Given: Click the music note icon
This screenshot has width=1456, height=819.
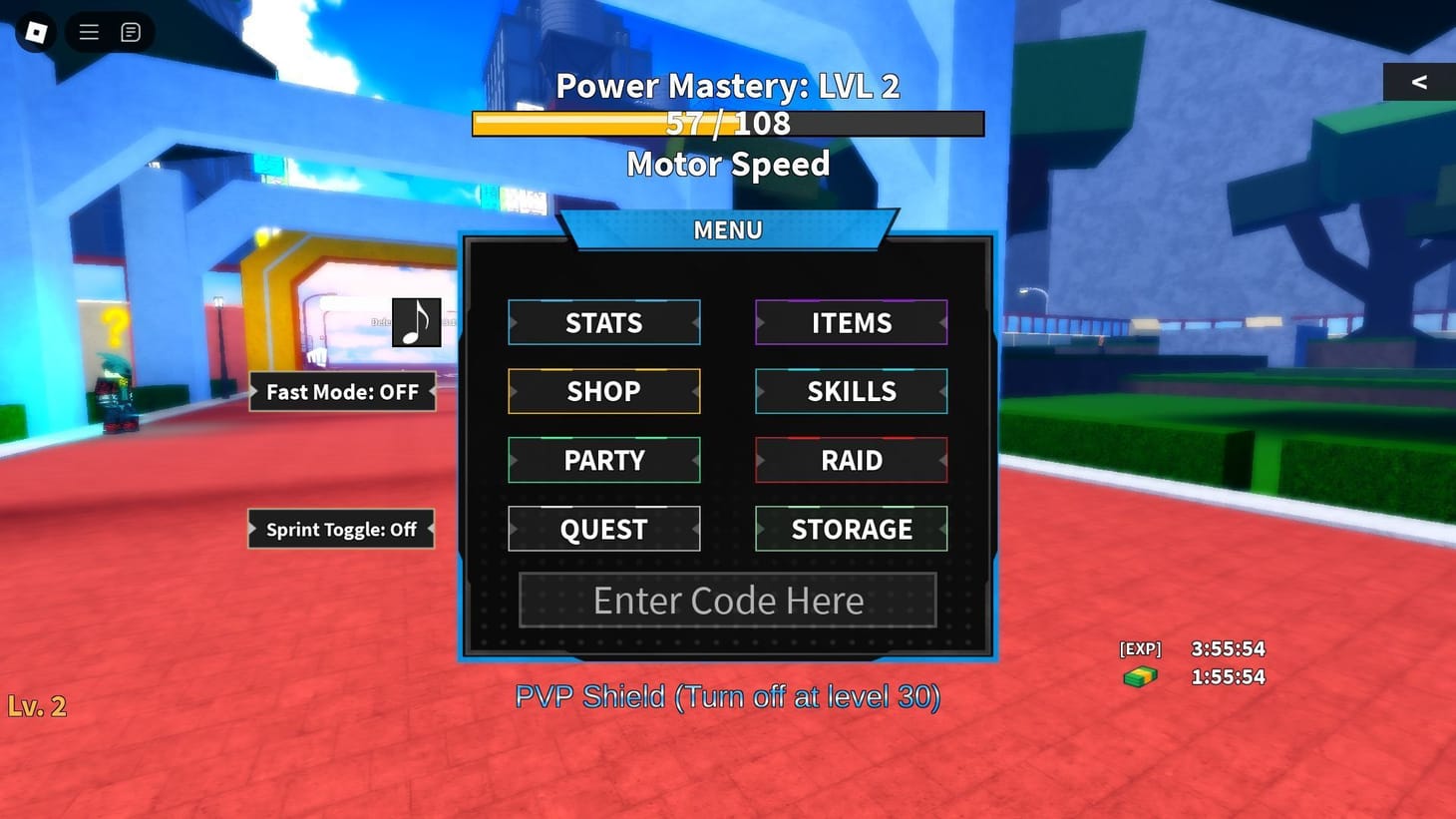Looking at the screenshot, I should click(x=417, y=321).
